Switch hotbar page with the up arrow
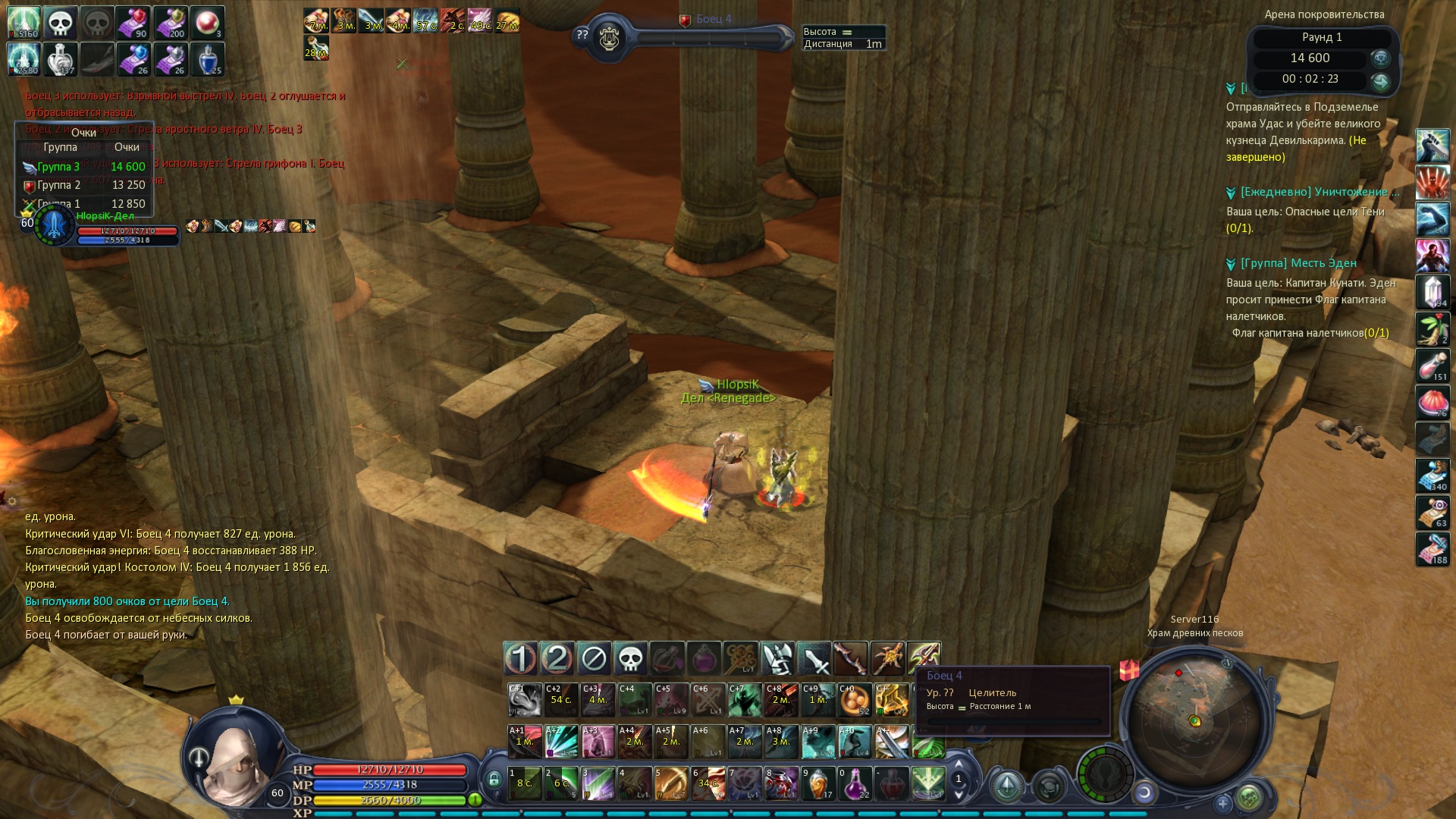 [959, 764]
